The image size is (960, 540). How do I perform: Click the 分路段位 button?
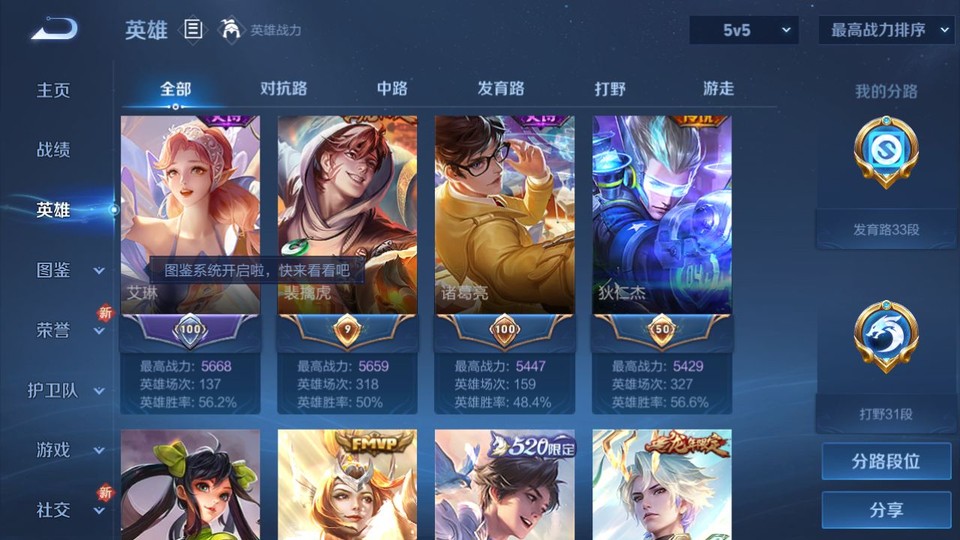tap(886, 462)
